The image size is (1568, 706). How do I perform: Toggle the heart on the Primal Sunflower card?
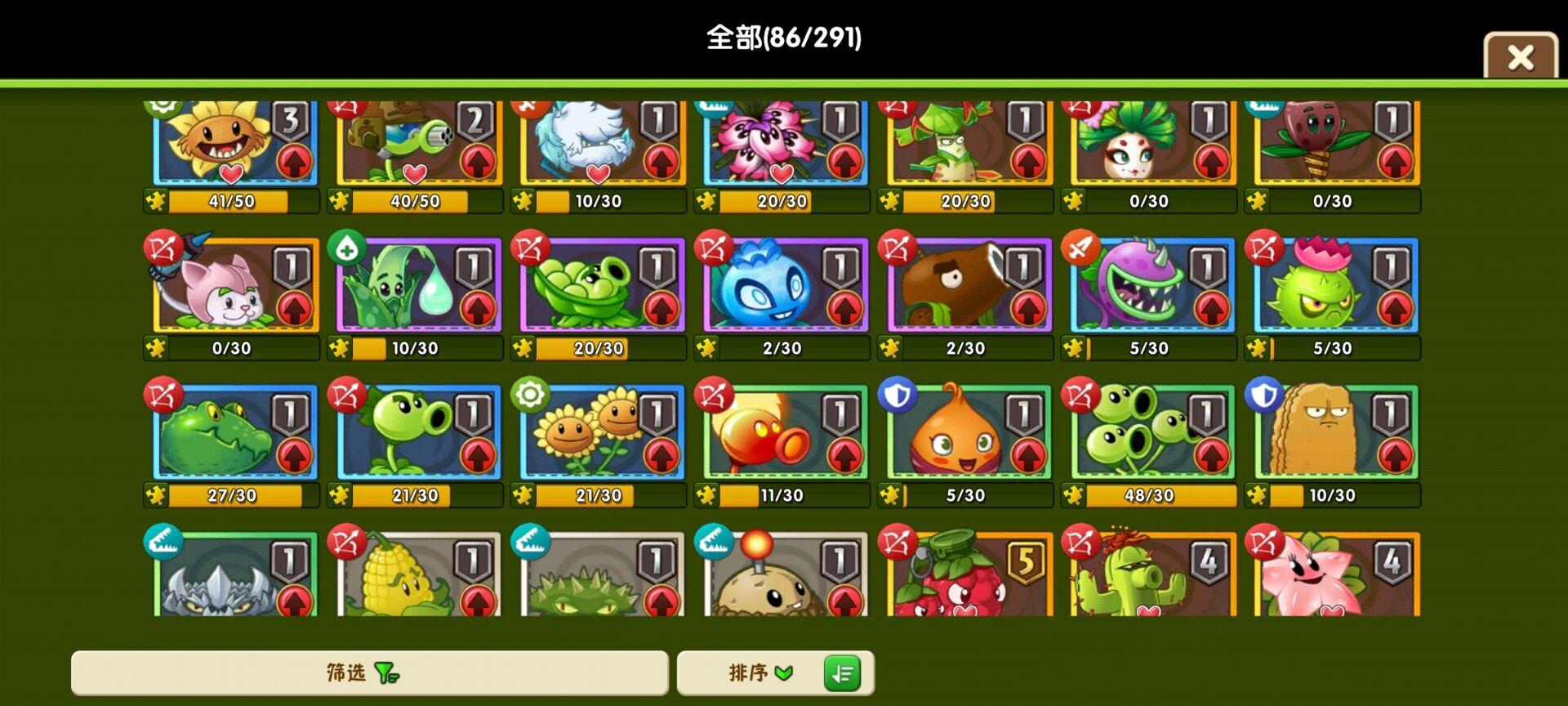pyautogui.click(x=231, y=172)
